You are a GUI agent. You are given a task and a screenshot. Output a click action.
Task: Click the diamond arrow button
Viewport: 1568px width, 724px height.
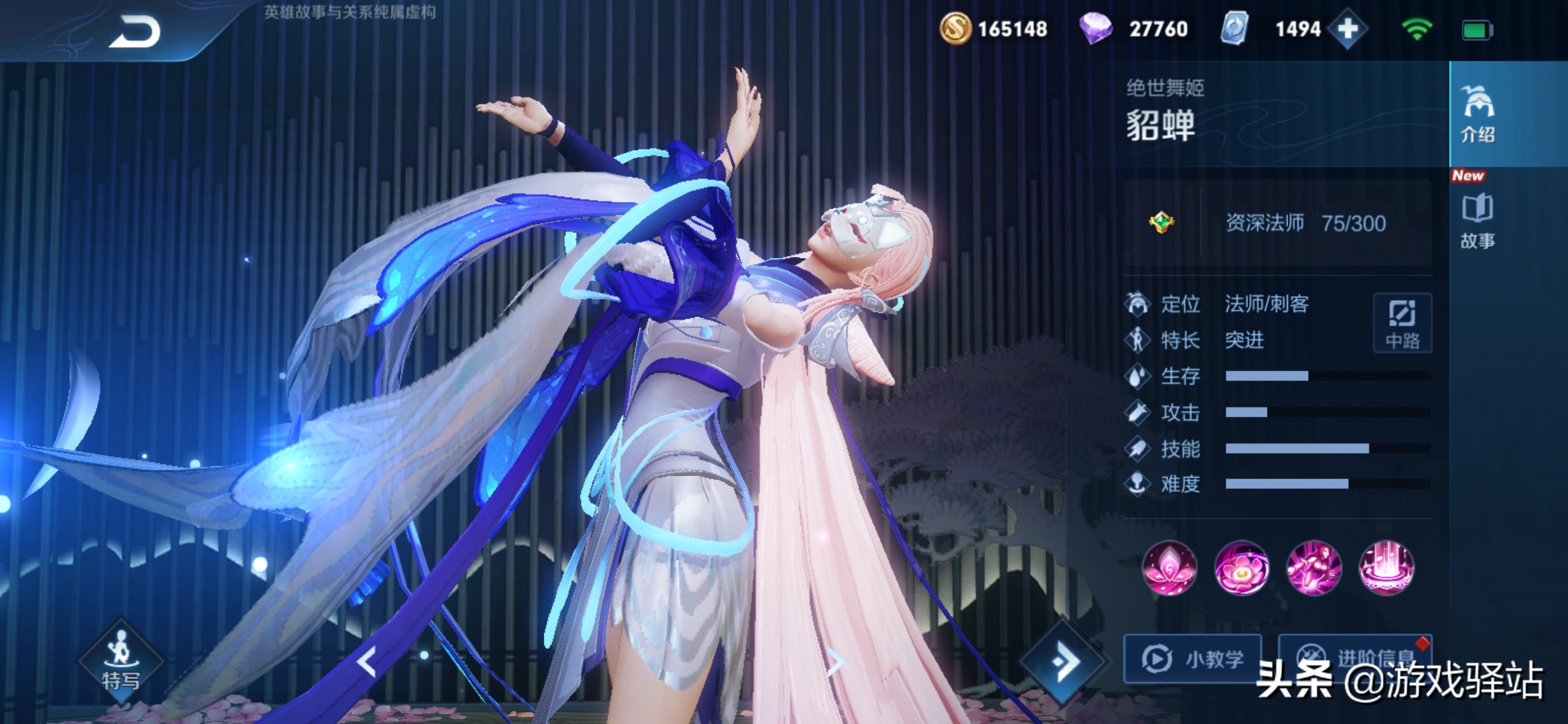(x=1063, y=661)
